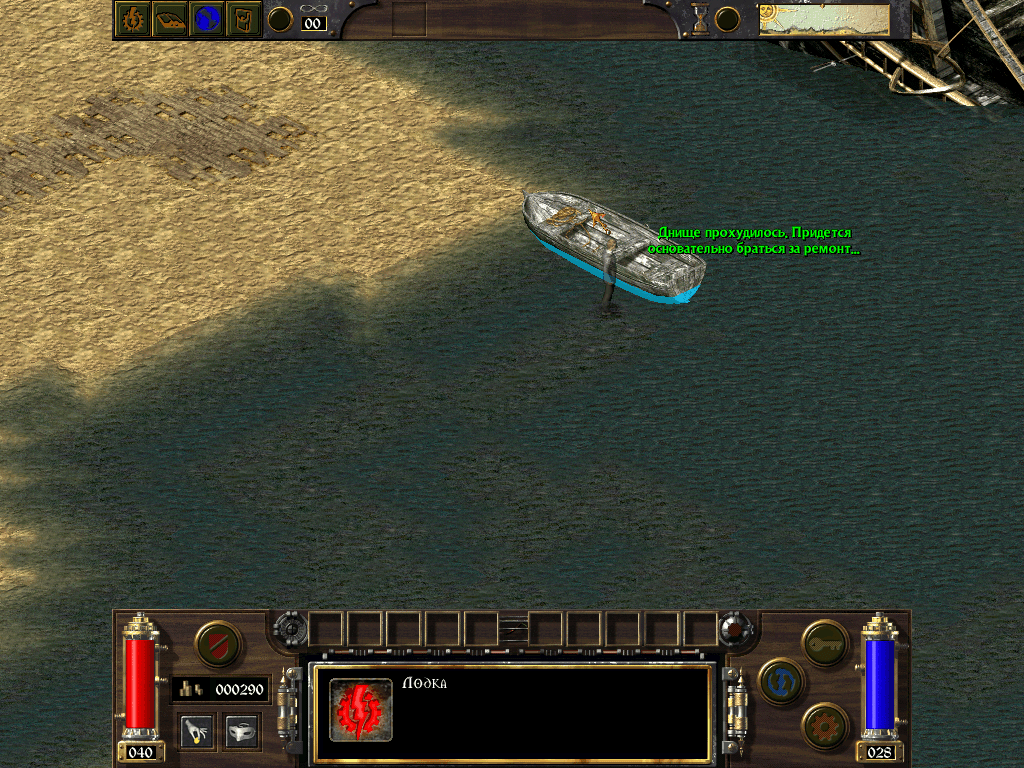Click the sun and sky time-of-day dial
Image resolution: width=1024 pixels, height=768 pixels.
[823, 19]
